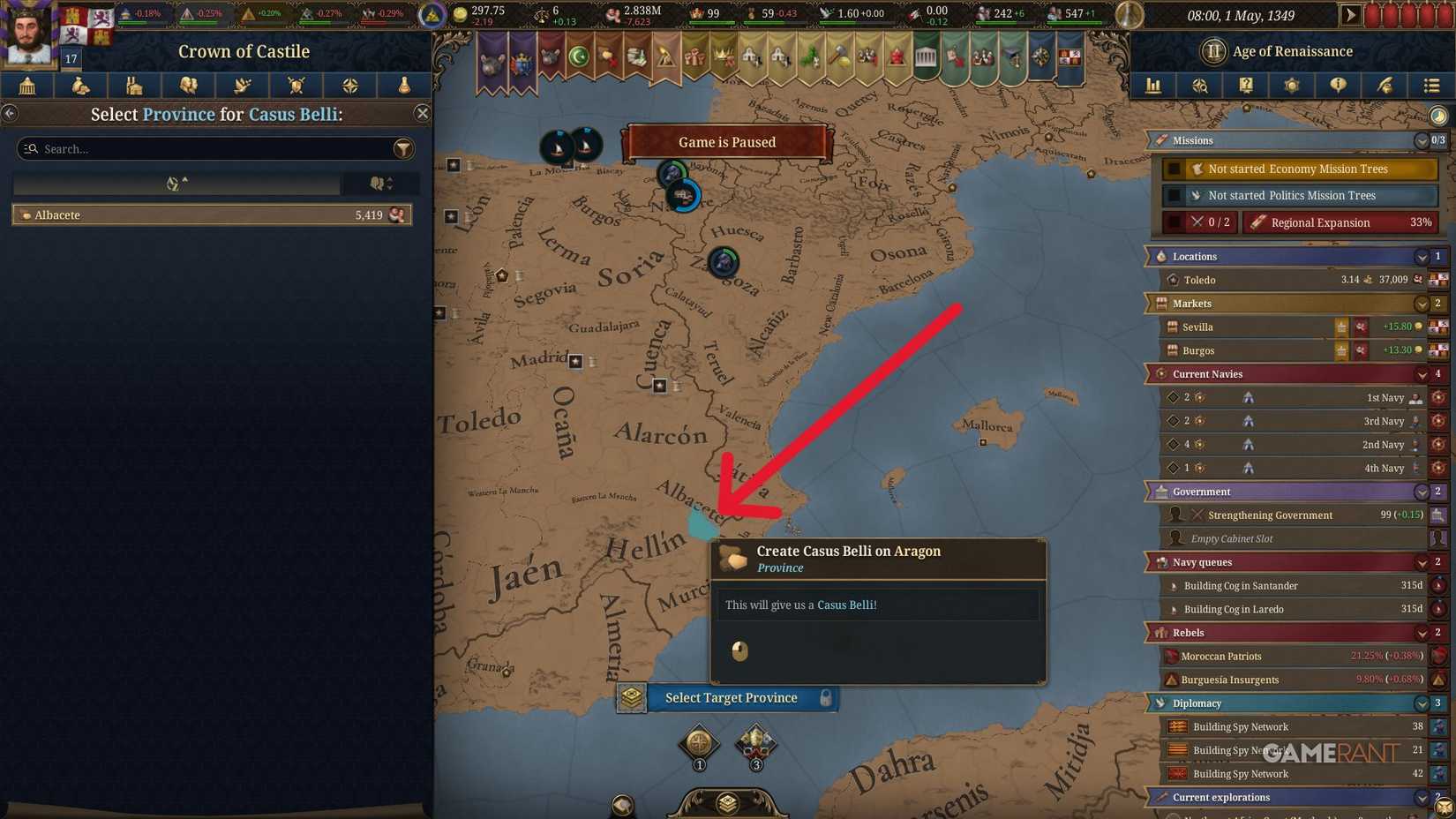
Task: Open the Production factory icon panel
Action: tap(135, 86)
